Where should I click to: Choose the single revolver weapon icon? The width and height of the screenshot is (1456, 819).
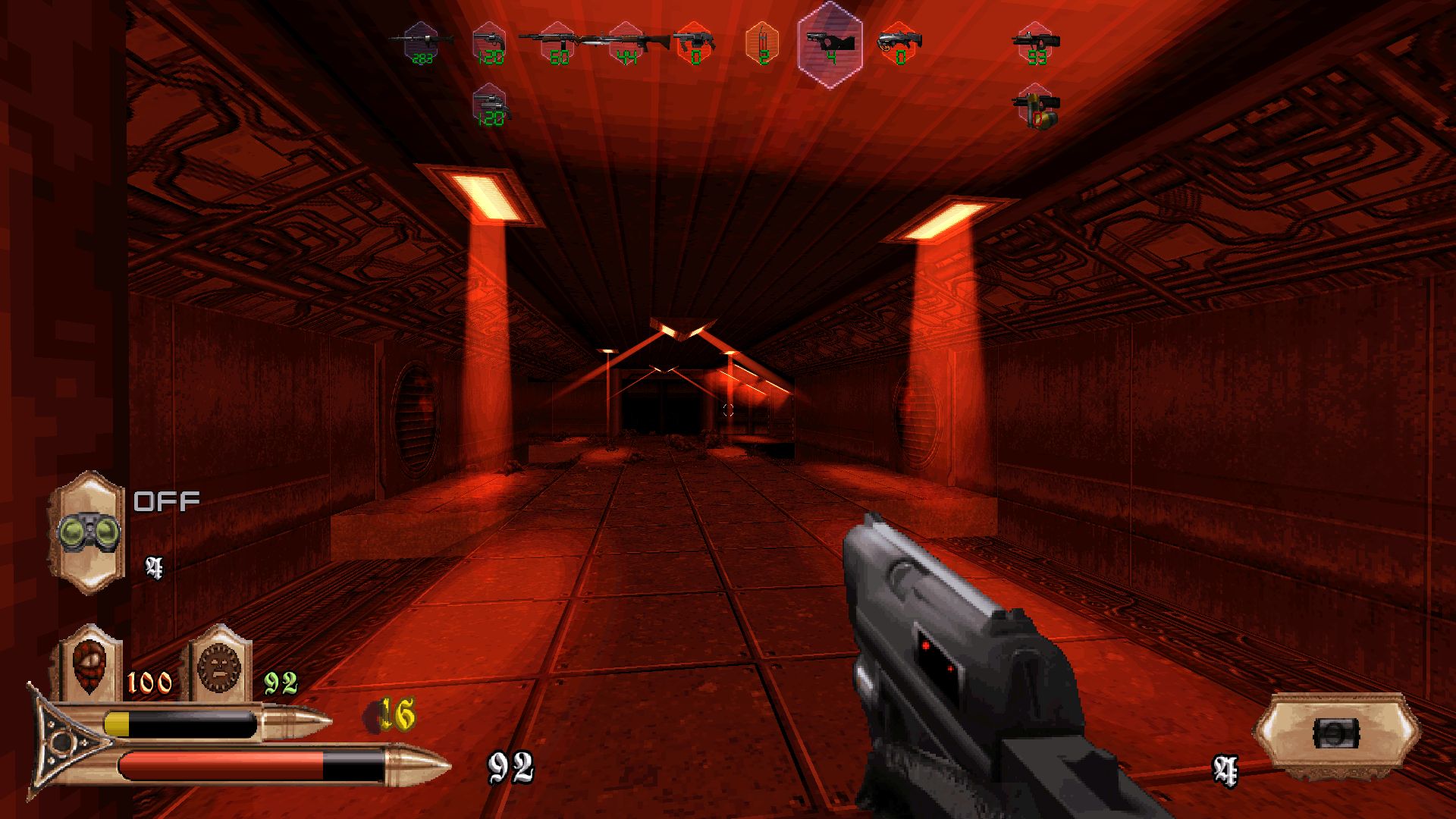(489, 42)
